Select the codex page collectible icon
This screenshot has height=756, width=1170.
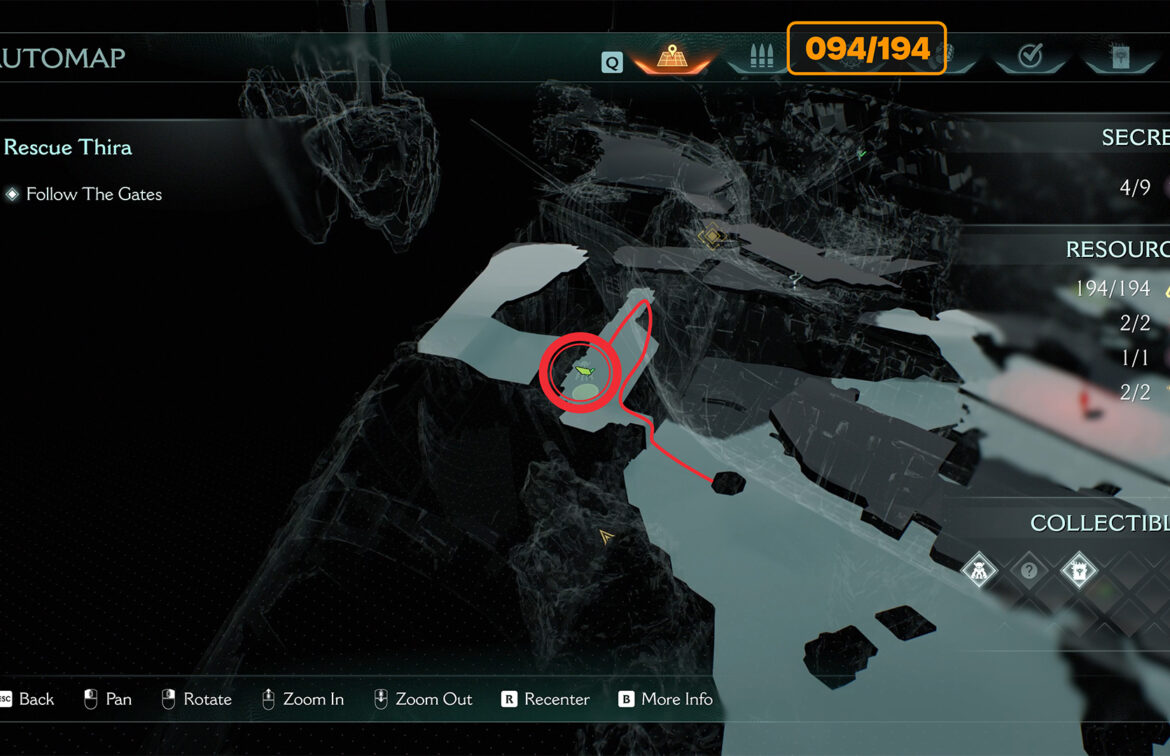[x=1079, y=571]
